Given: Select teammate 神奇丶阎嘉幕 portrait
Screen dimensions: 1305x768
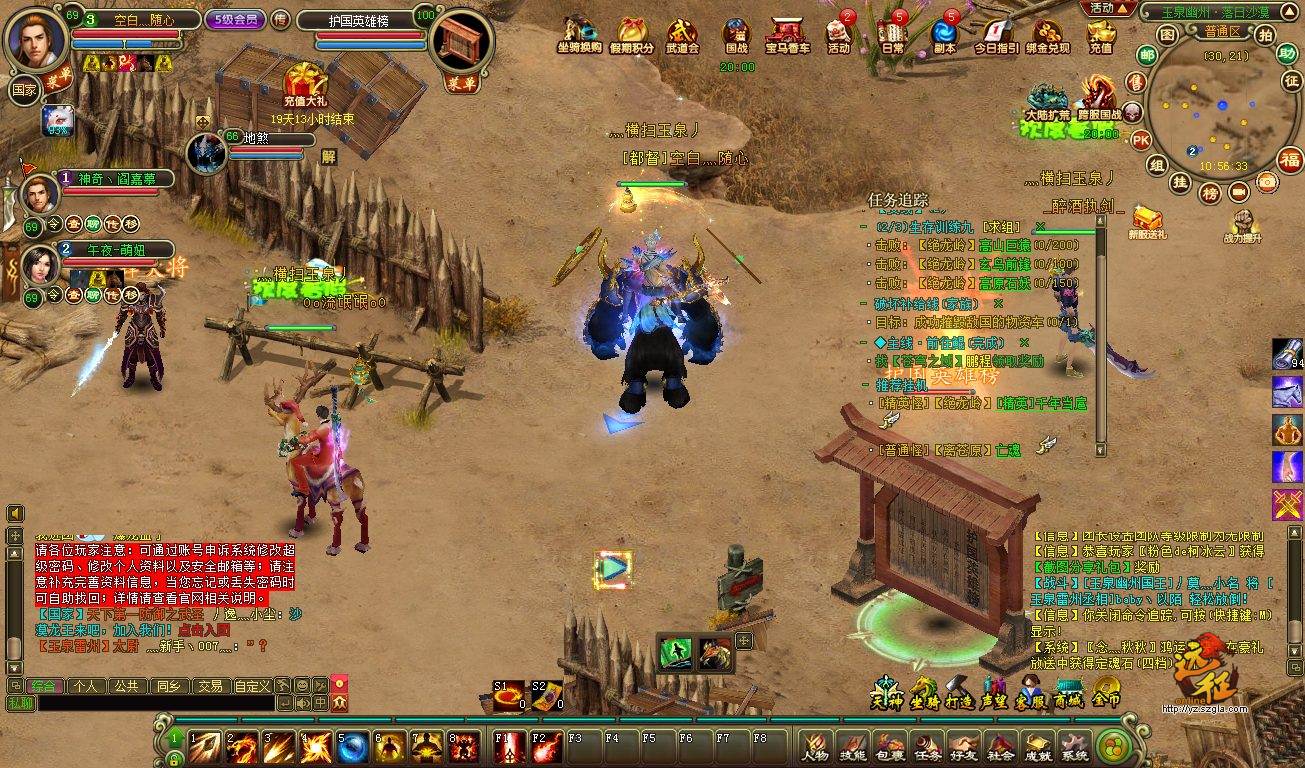Looking at the screenshot, I should pyautogui.click(x=41, y=192).
